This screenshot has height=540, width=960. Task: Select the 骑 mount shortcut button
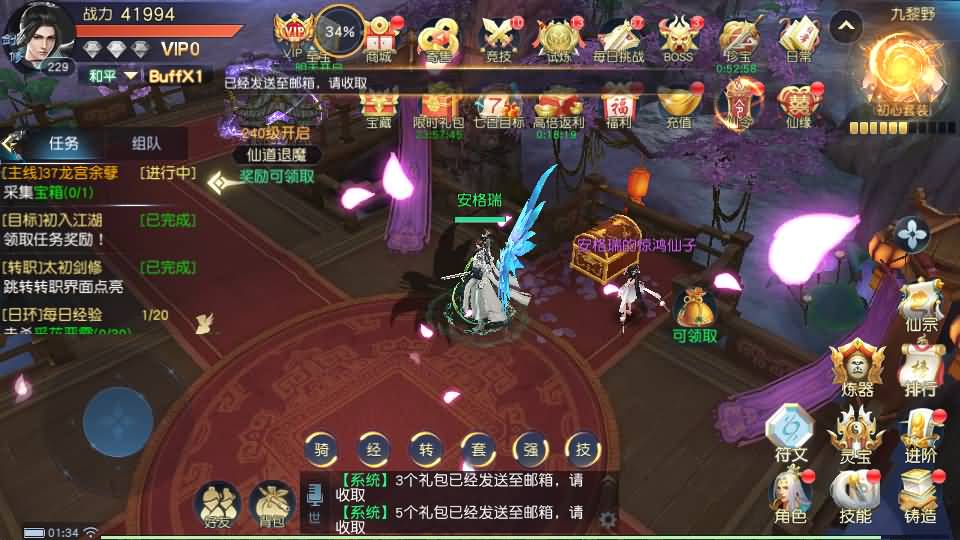(x=320, y=450)
